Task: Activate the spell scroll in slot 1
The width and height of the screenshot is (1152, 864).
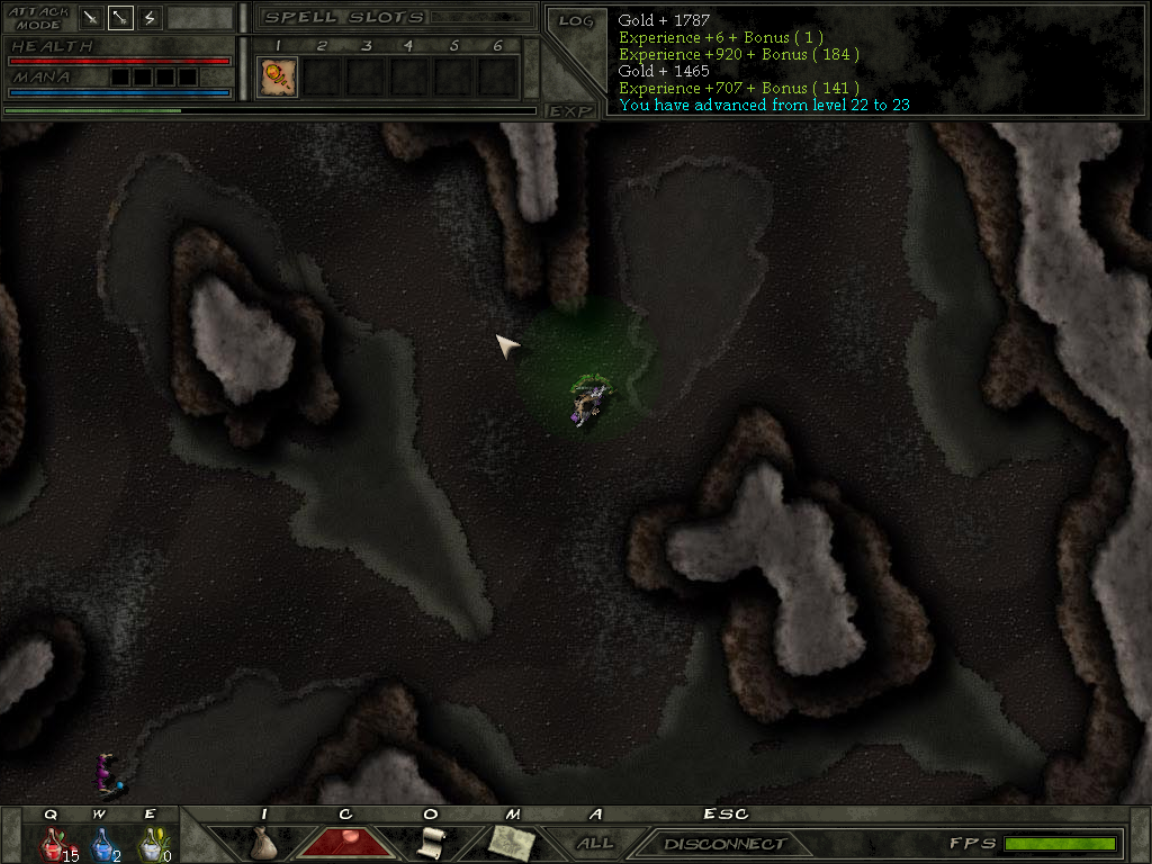Action: point(278,77)
